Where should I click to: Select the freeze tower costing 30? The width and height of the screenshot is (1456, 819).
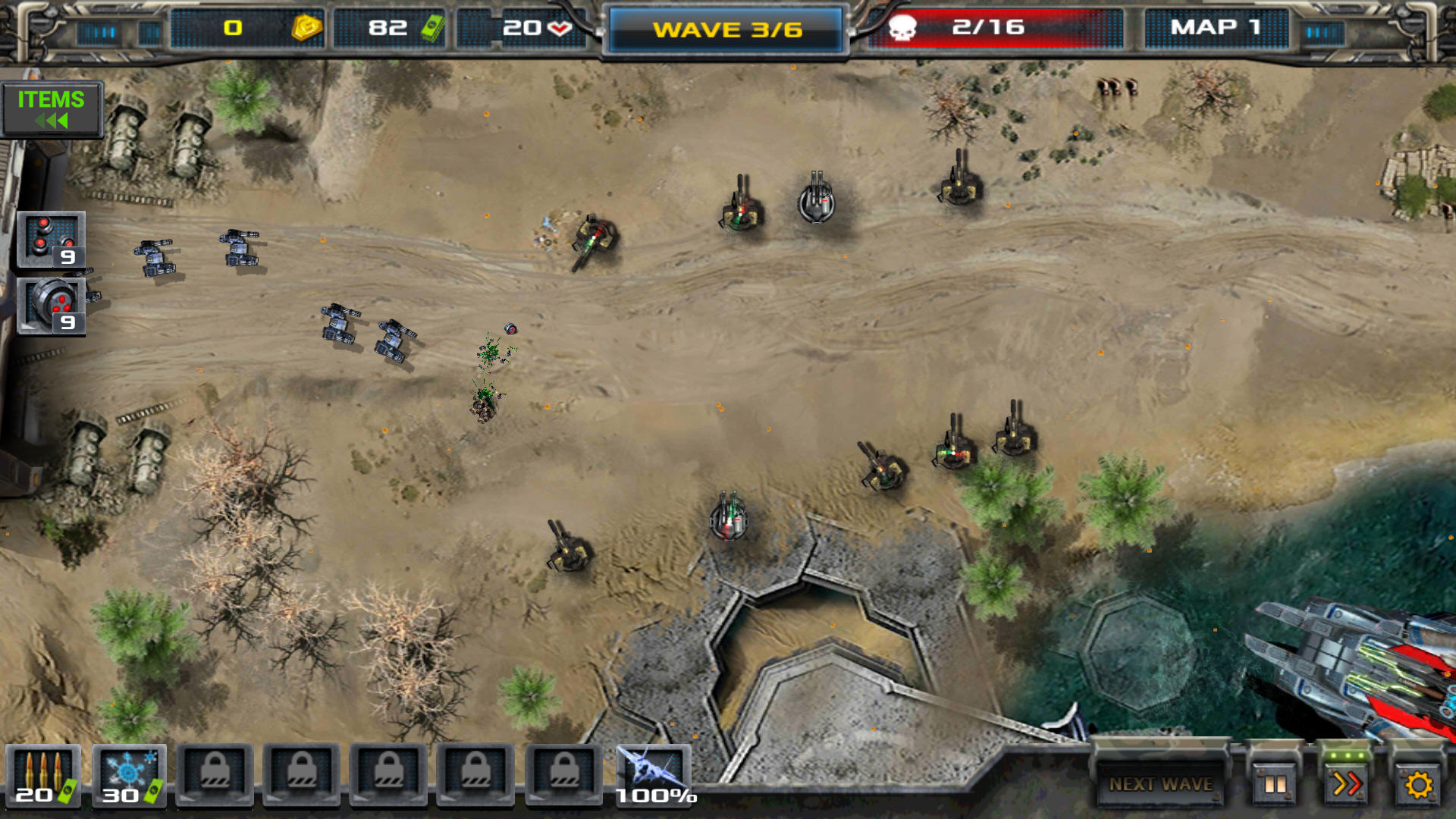[129, 775]
